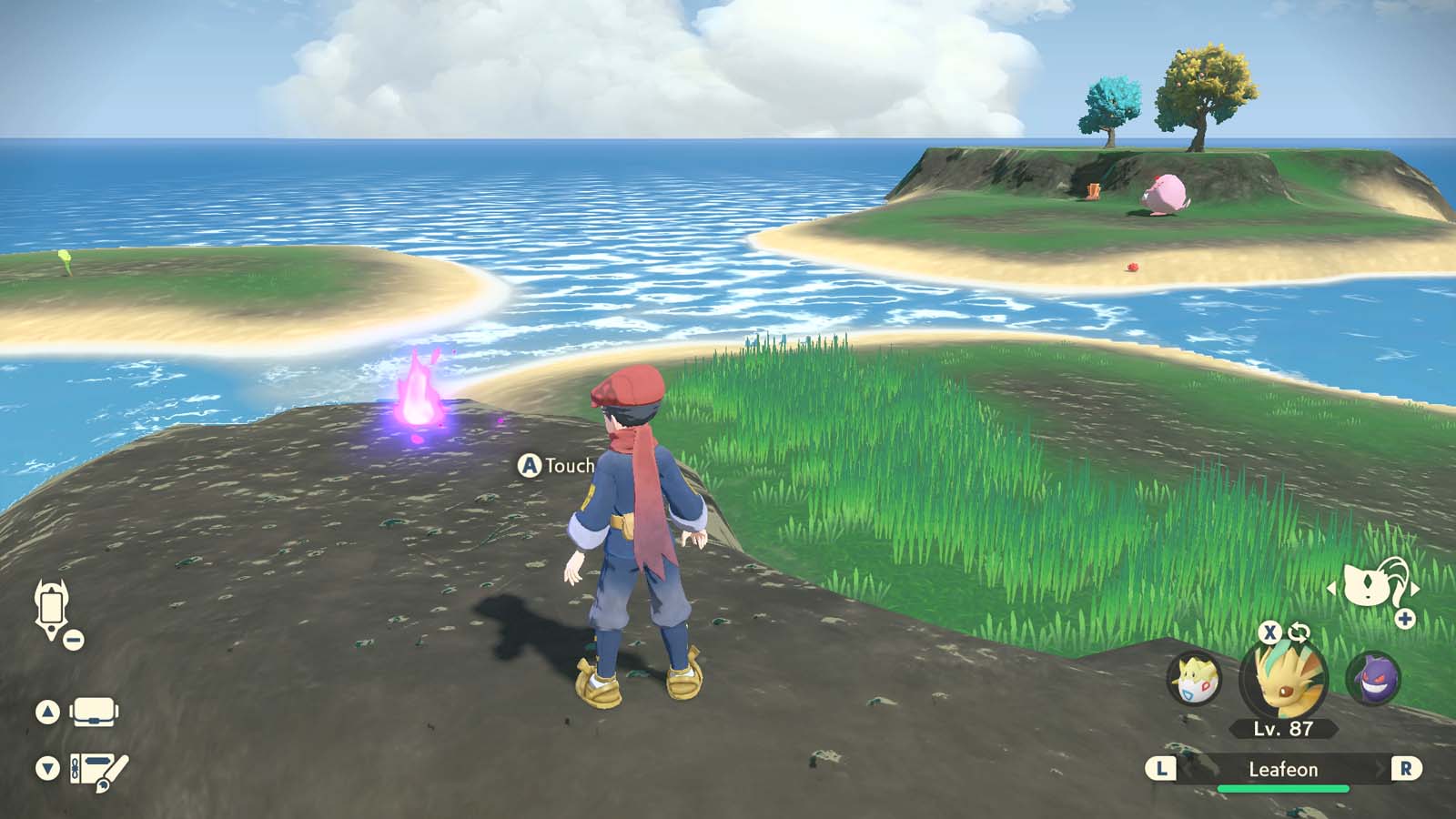Click the minus icon under the Arc Phone

click(73, 640)
